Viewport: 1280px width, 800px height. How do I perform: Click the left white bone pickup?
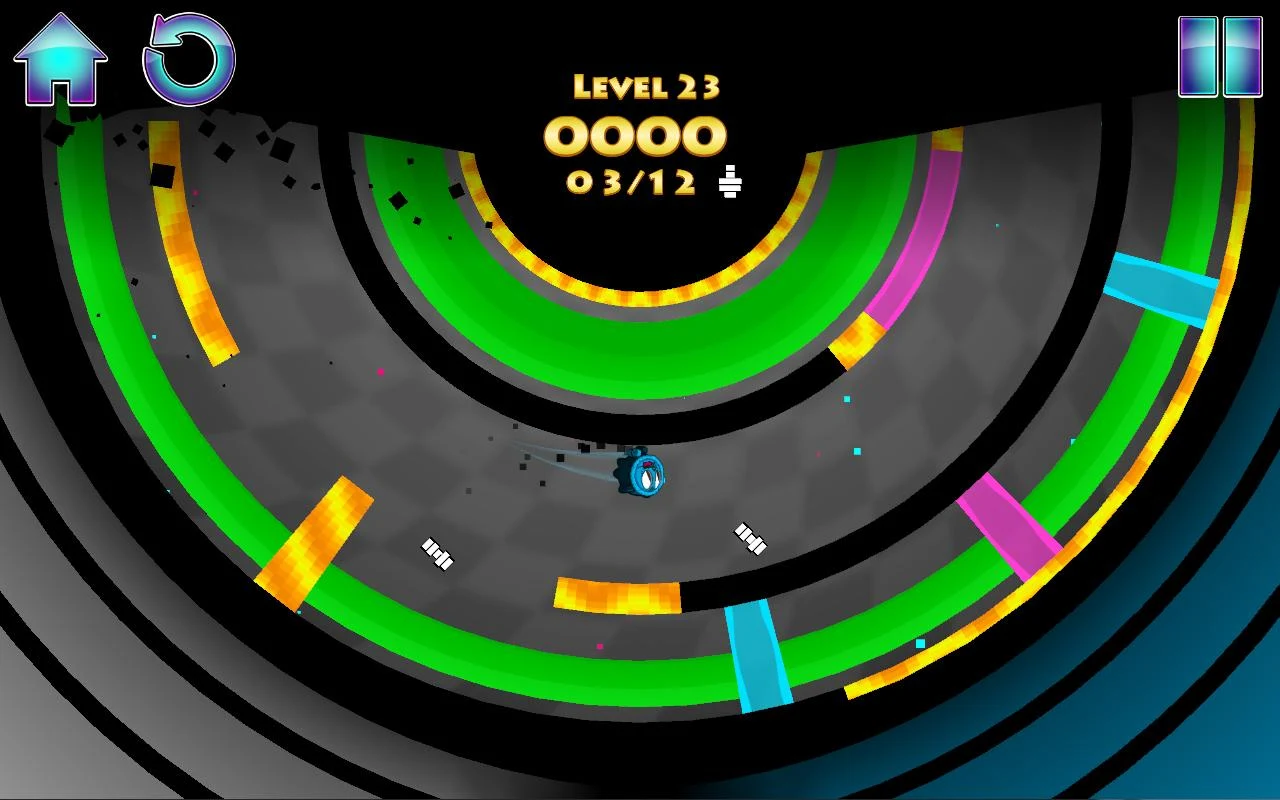(x=436, y=552)
